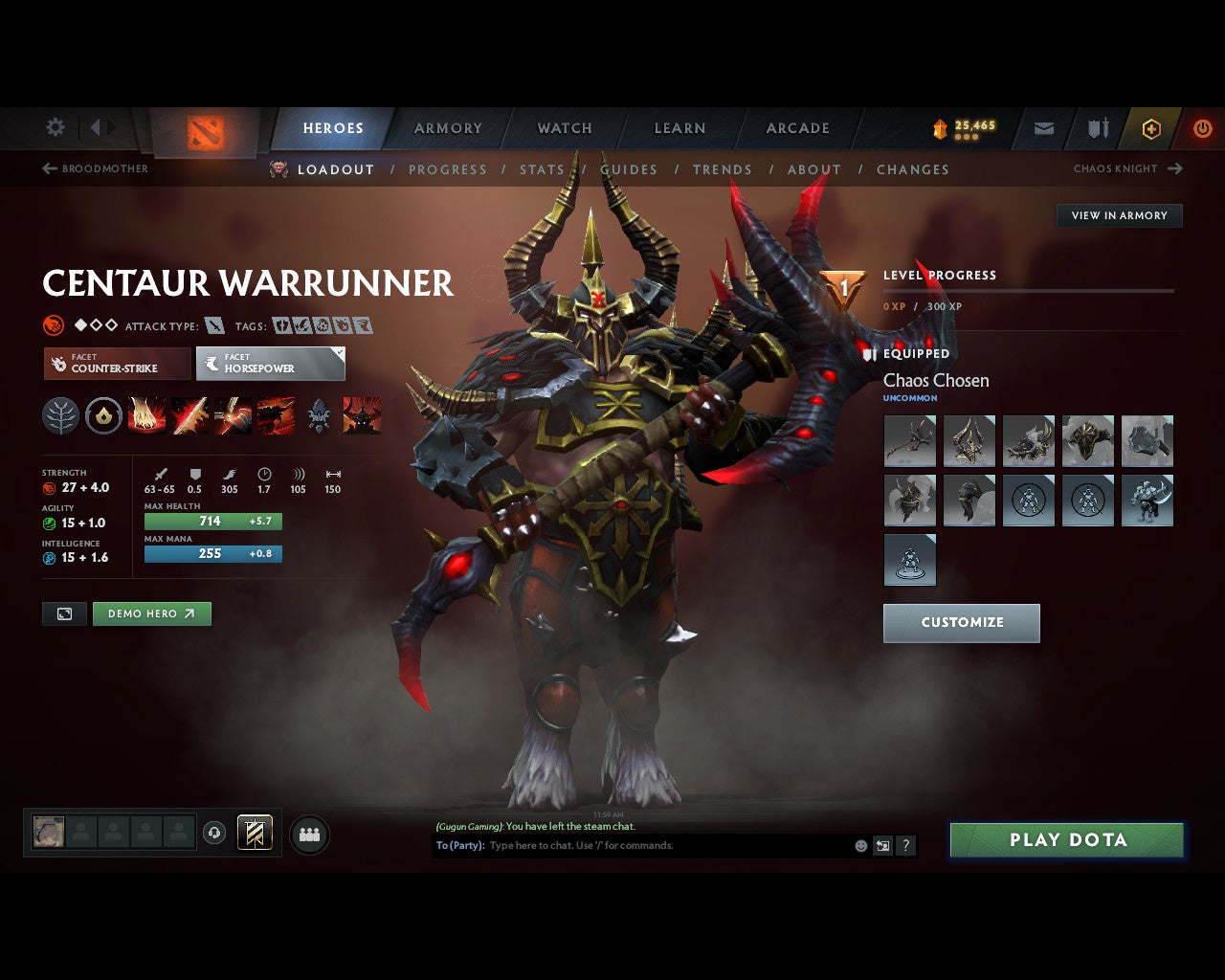Click the party chat input field
Image resolution: width=1225 pixels, height=980 pixels.
pos(622,845)
